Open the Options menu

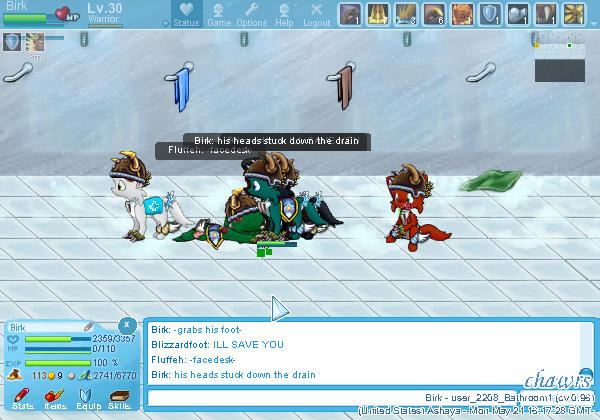(251, 15)
